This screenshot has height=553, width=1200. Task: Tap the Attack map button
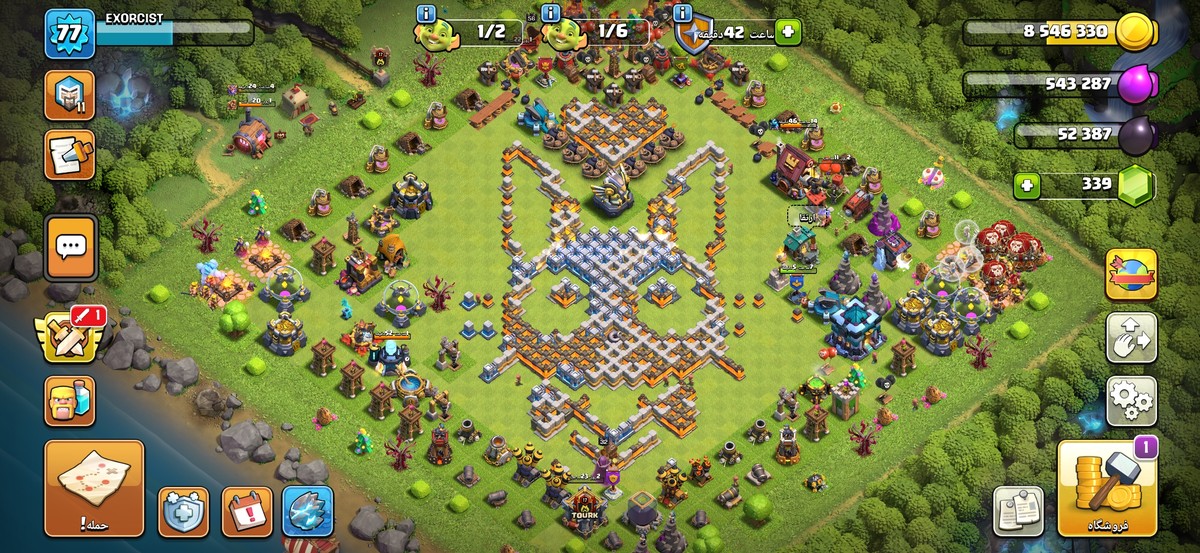point(94,488)
